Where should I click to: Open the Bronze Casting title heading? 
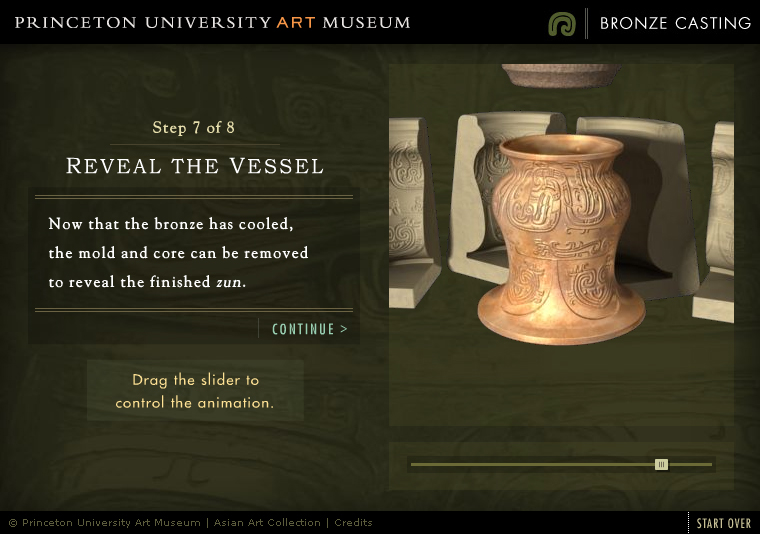coord(675,23)
